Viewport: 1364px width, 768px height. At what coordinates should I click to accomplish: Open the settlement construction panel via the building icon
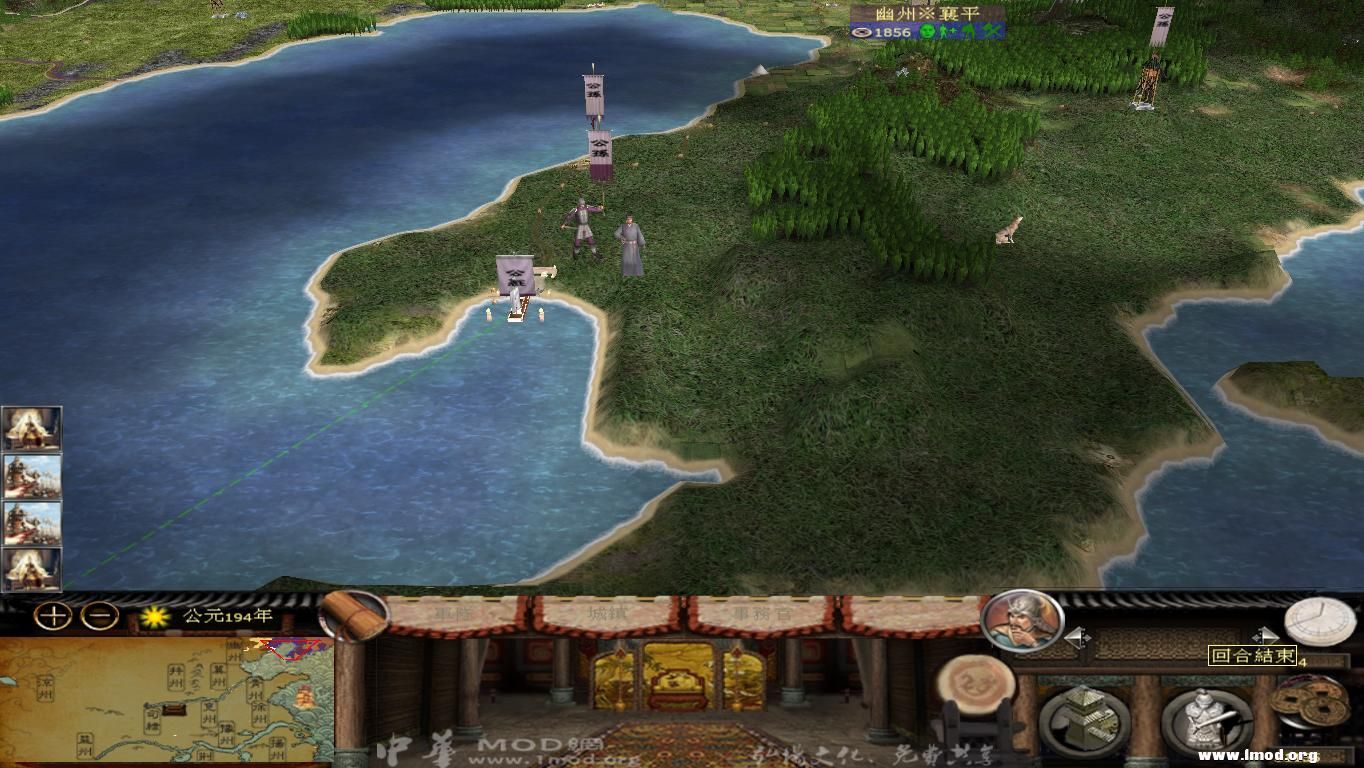[1086, 718]
